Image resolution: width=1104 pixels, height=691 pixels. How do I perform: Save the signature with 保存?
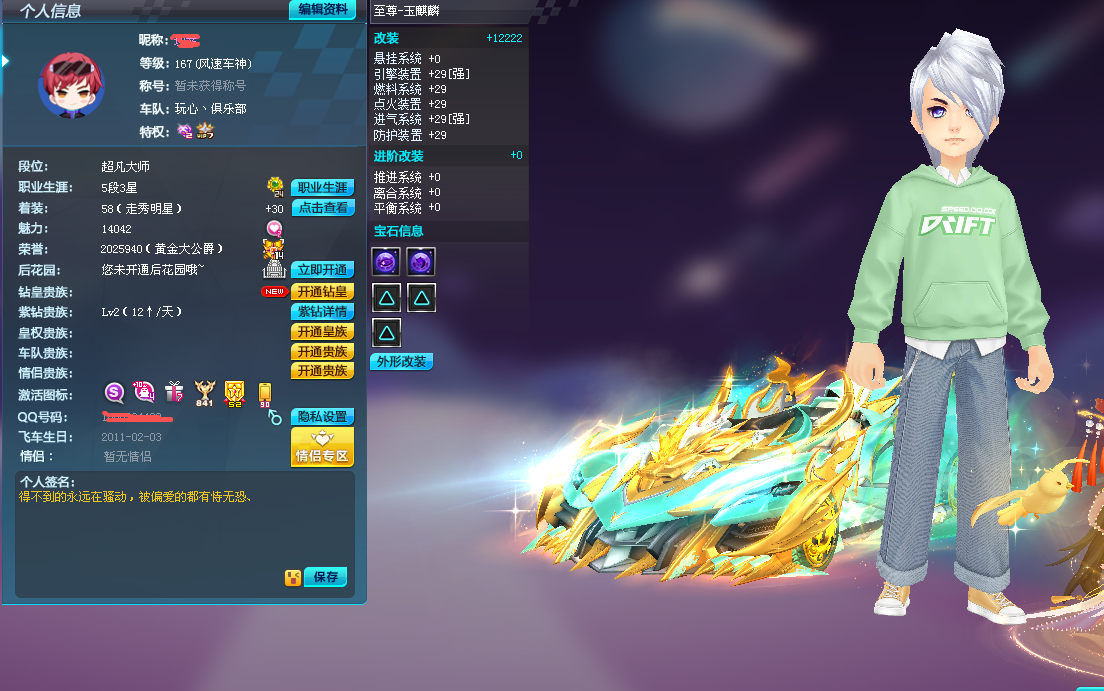coord(326,577)
